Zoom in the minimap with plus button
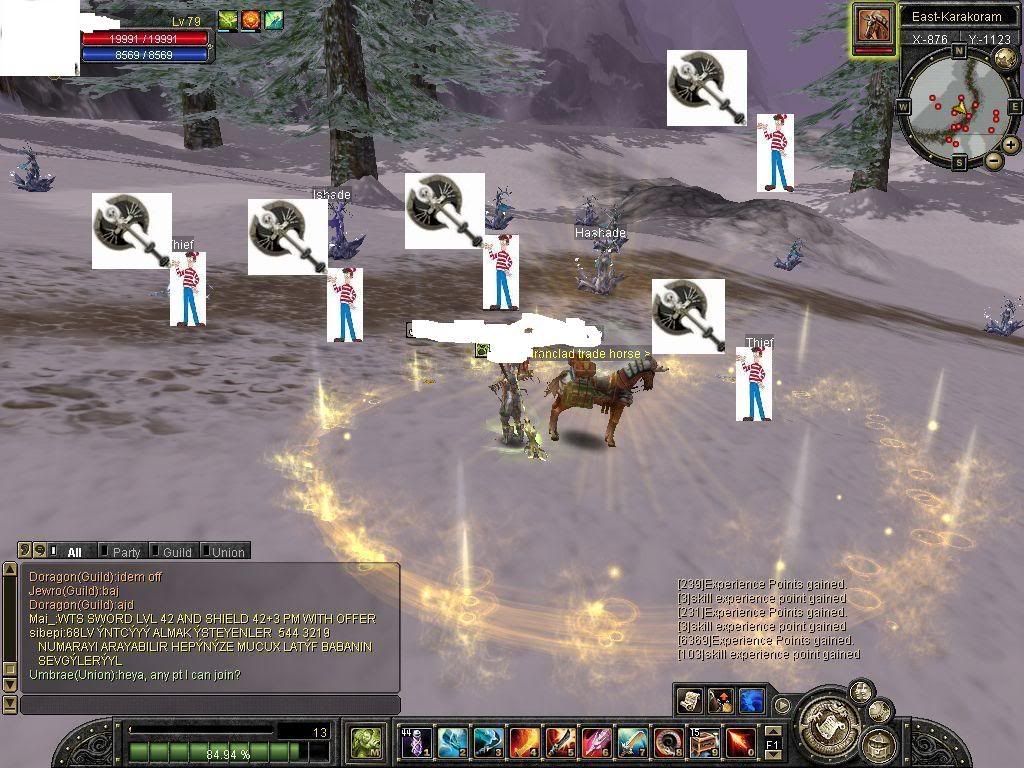Screen dimensions: 1024x768 click(1011, 145)
